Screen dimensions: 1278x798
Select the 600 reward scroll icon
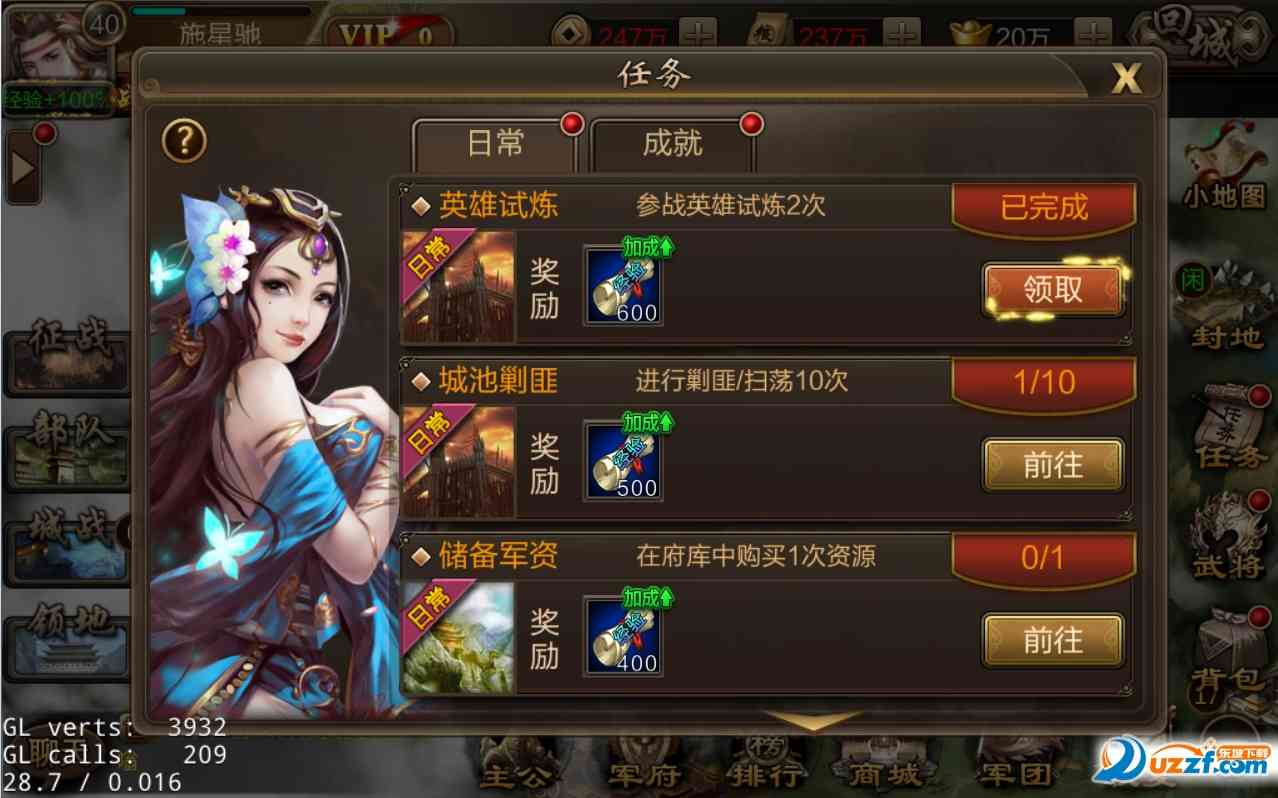click(x=623, y=285)
